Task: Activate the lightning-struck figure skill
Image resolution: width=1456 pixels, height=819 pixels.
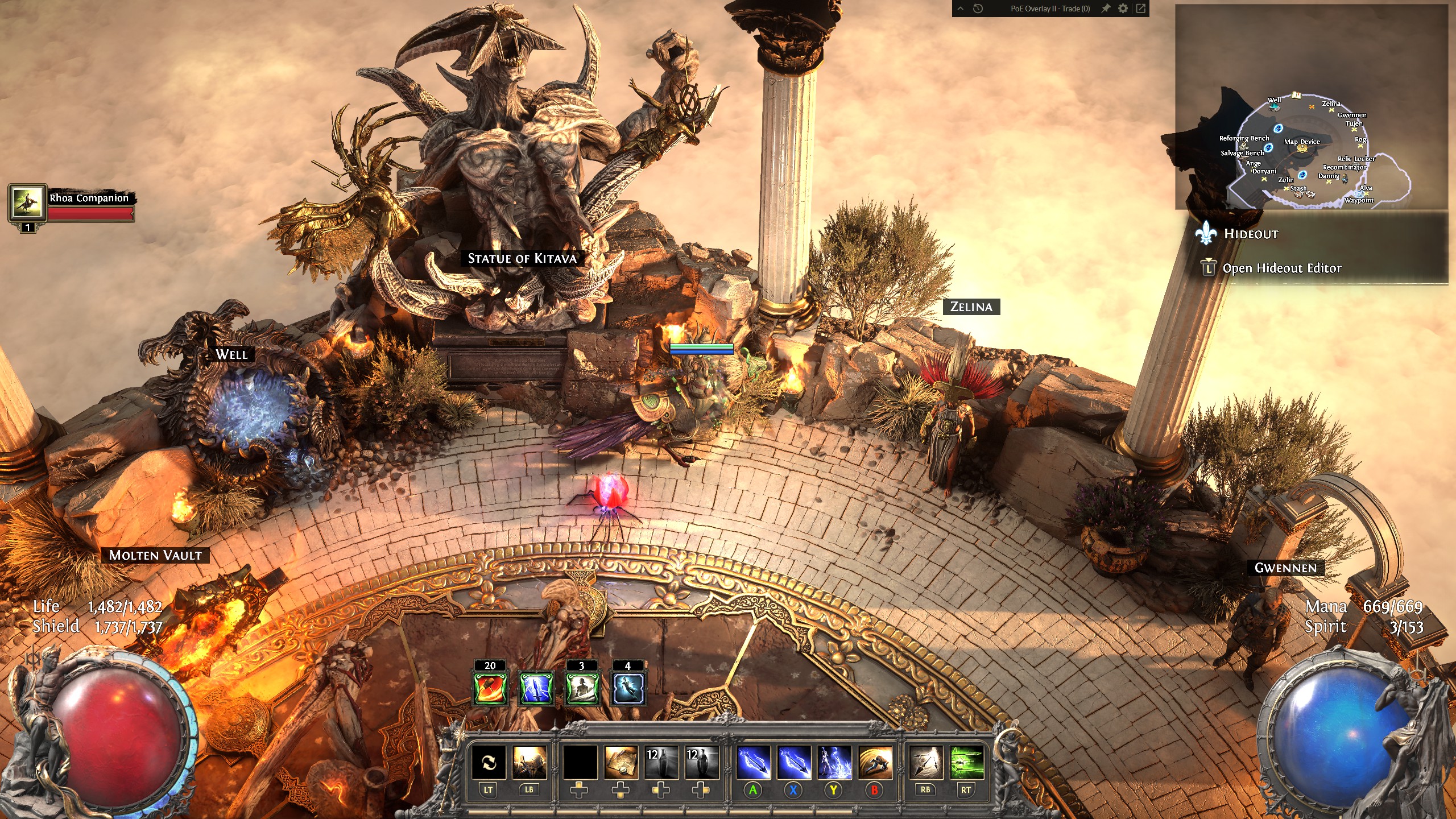Action: [x=834, y=762]
